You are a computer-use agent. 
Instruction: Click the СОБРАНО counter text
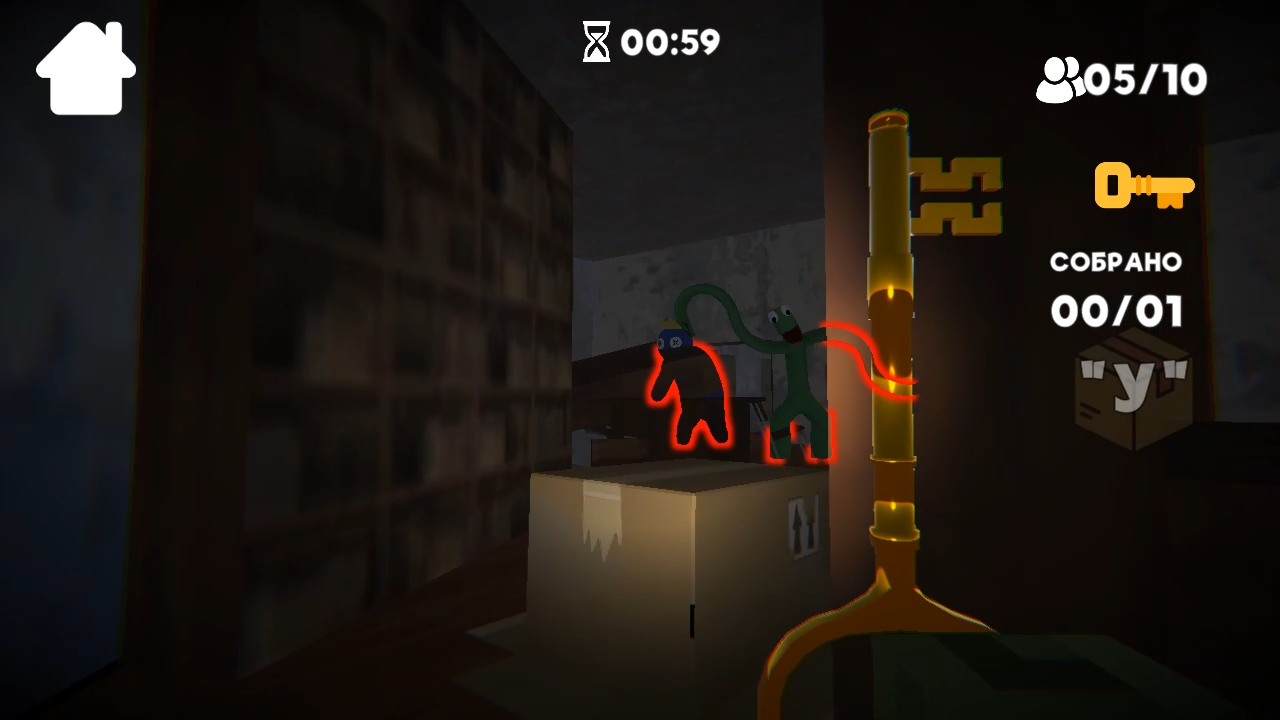click(1114, 263)
